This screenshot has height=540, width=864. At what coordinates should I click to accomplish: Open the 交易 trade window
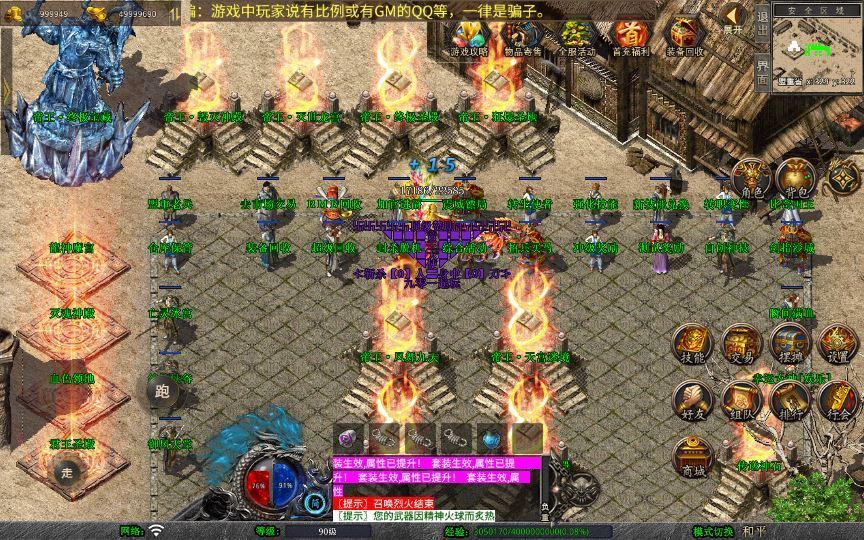741,343
